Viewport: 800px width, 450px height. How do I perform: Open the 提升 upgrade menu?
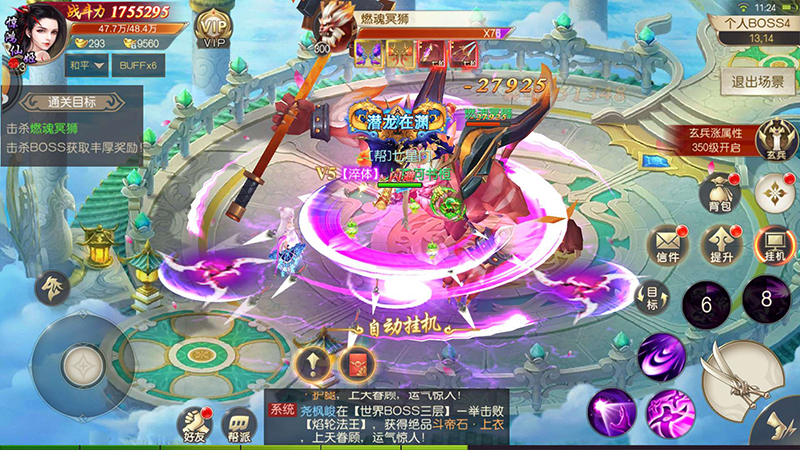pos(720,244)
